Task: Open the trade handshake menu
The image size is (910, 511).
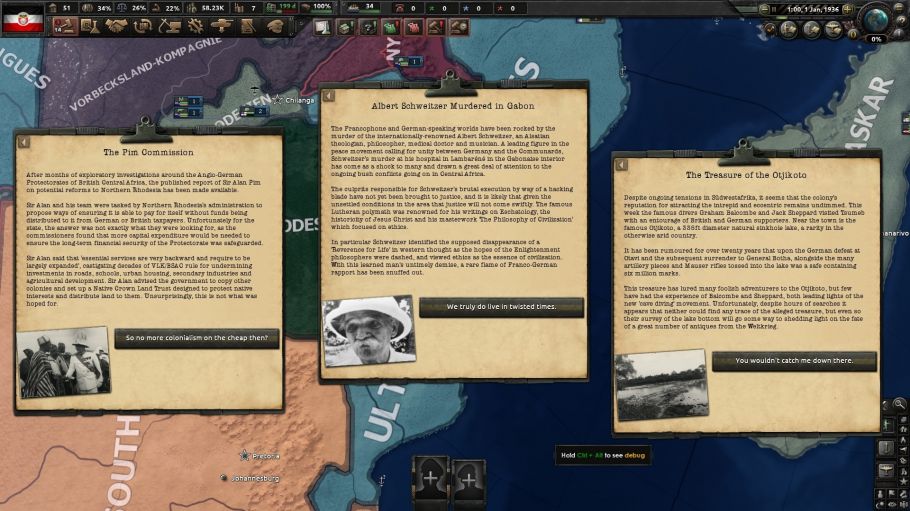Action: pos(116,26)
